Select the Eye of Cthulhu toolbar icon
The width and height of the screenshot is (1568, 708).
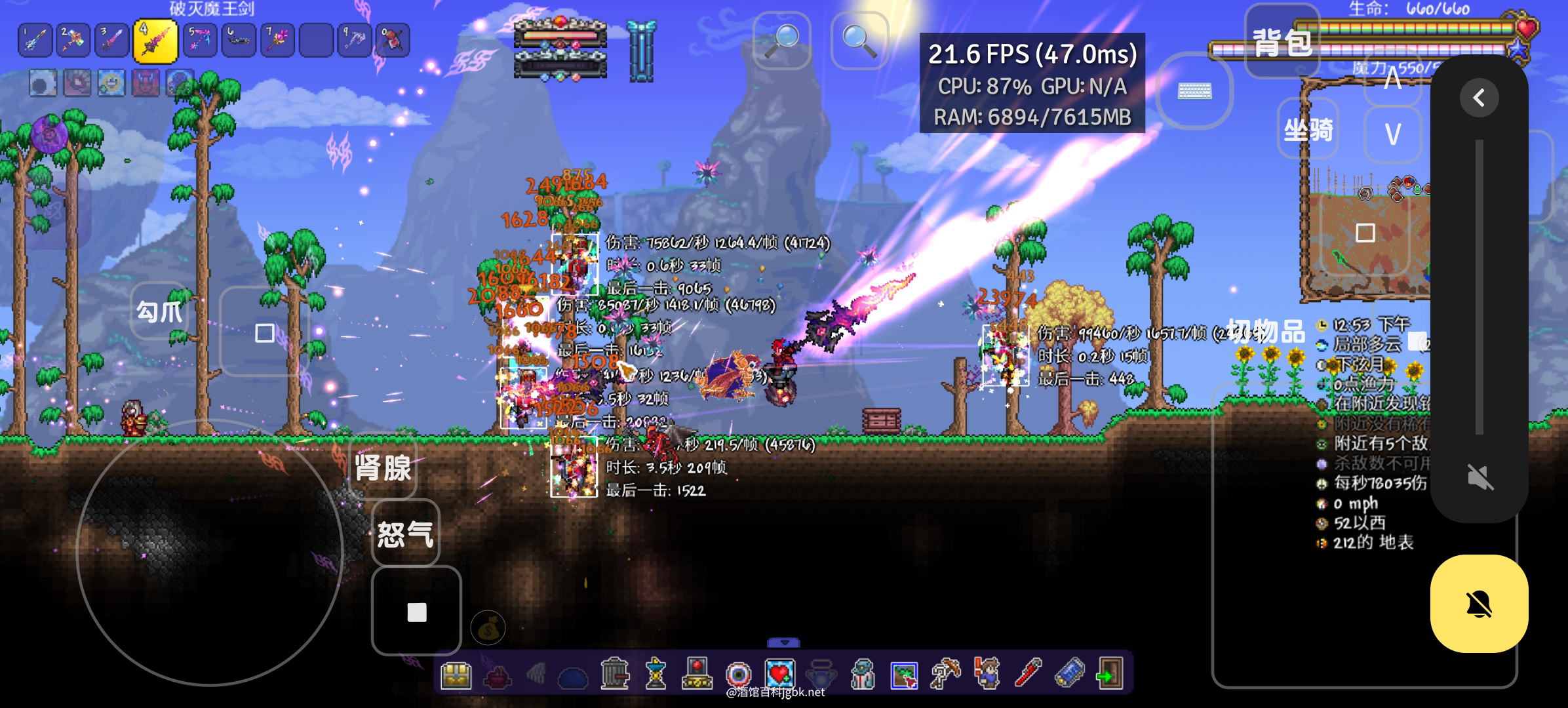[738, 674]
